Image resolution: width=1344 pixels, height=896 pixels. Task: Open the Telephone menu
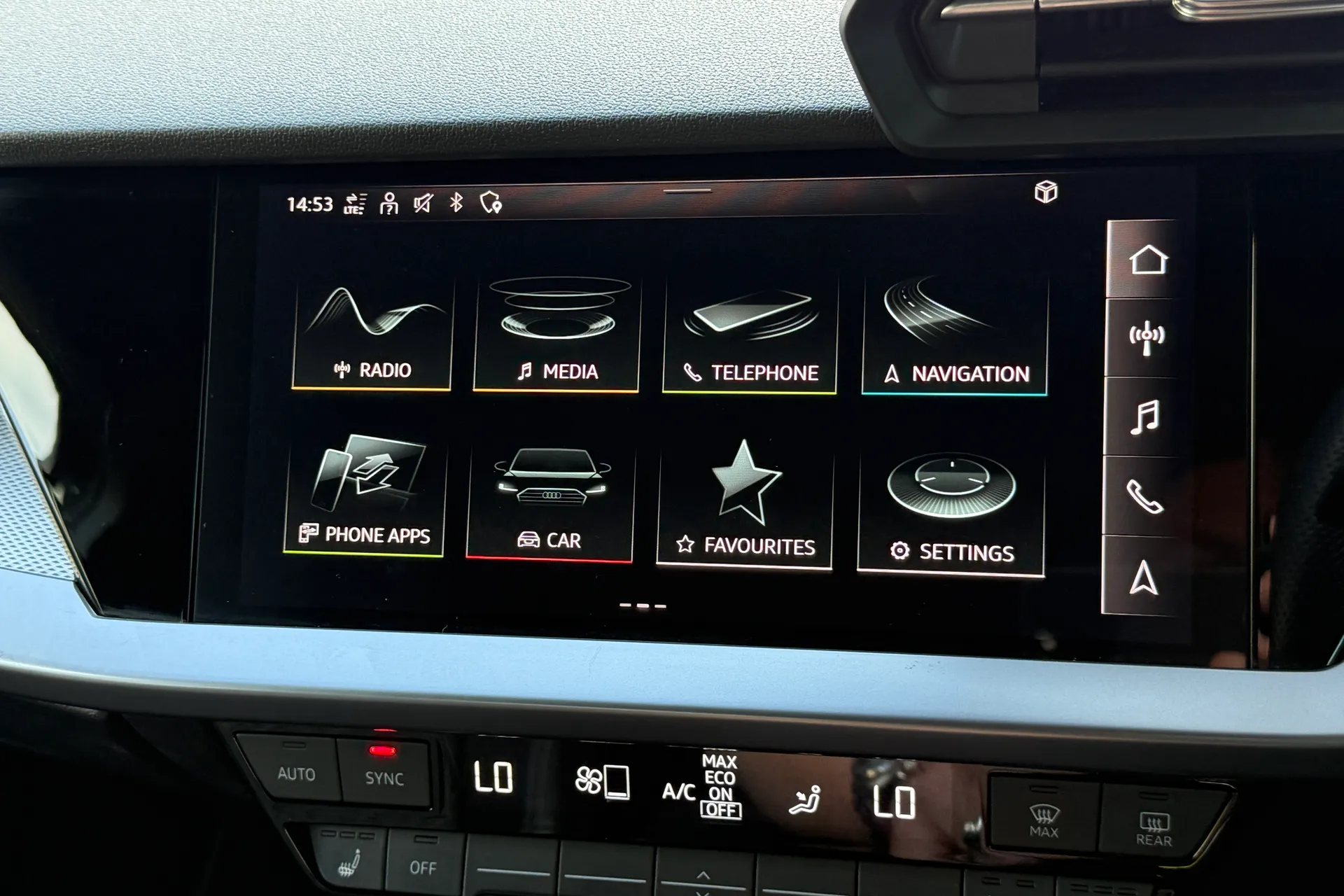[x=748, y=329]
